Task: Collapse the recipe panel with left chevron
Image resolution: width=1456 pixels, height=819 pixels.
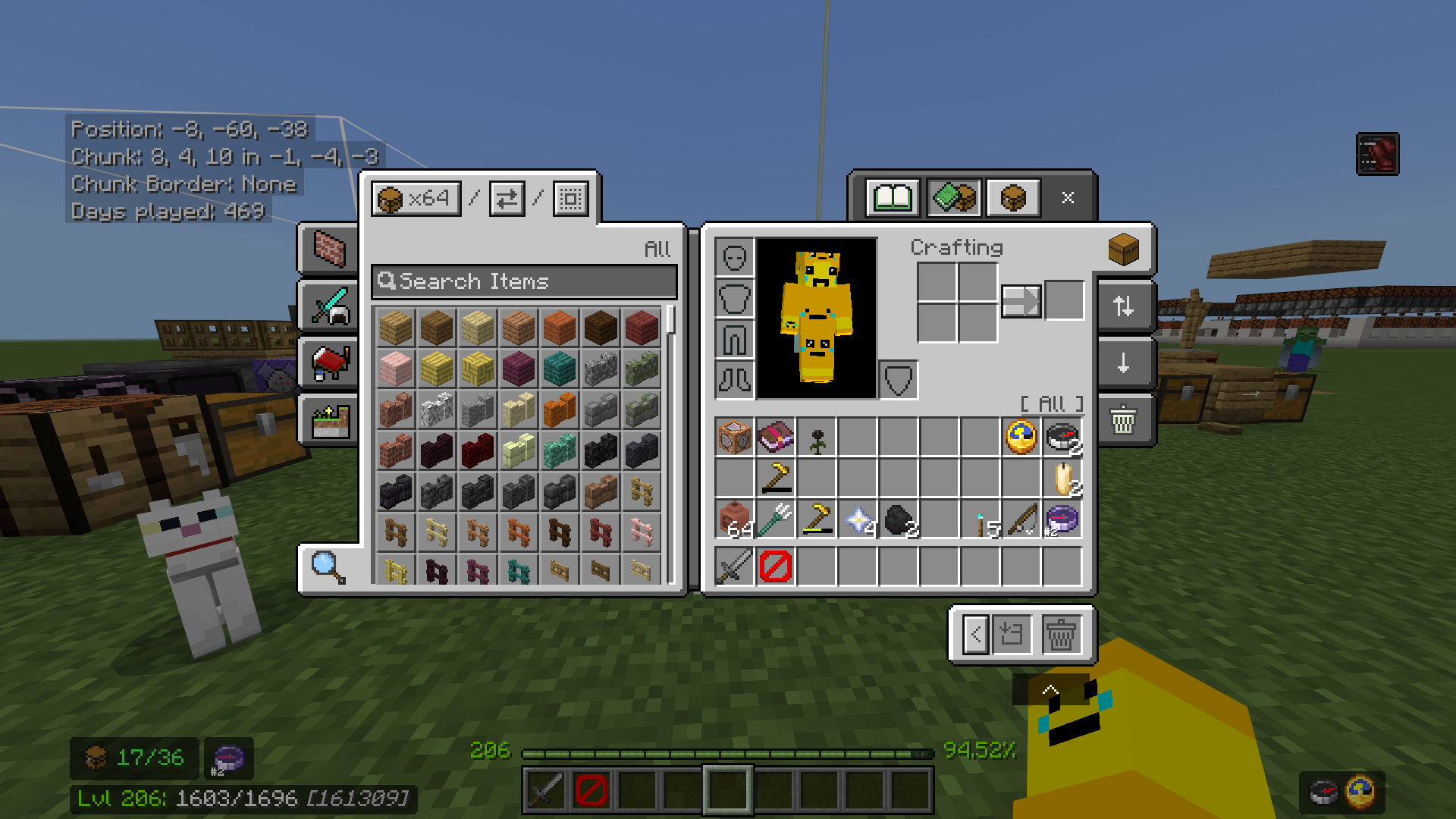Action: (x=975, y=635)
